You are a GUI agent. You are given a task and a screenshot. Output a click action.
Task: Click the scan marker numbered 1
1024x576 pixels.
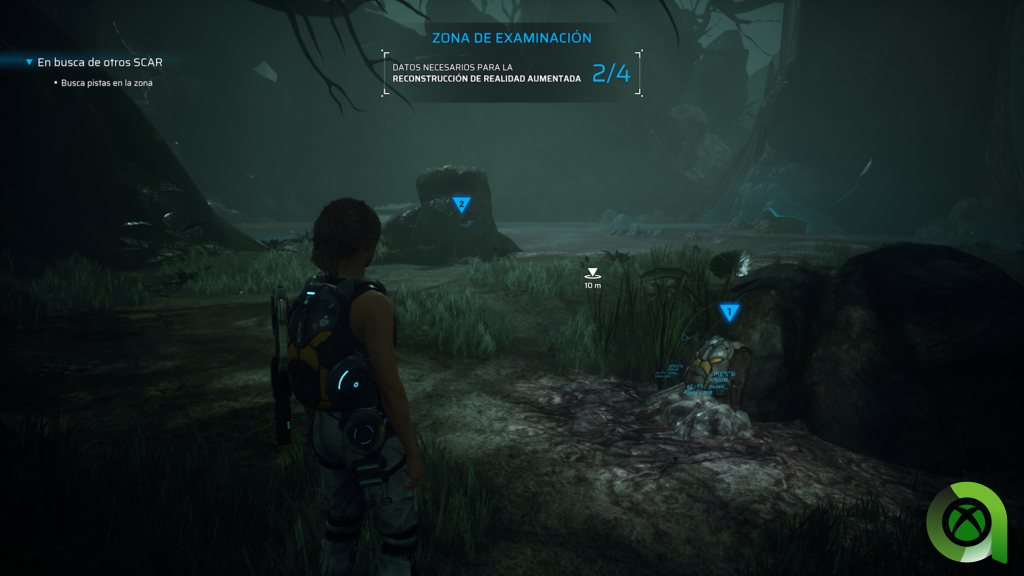(729, 312)
